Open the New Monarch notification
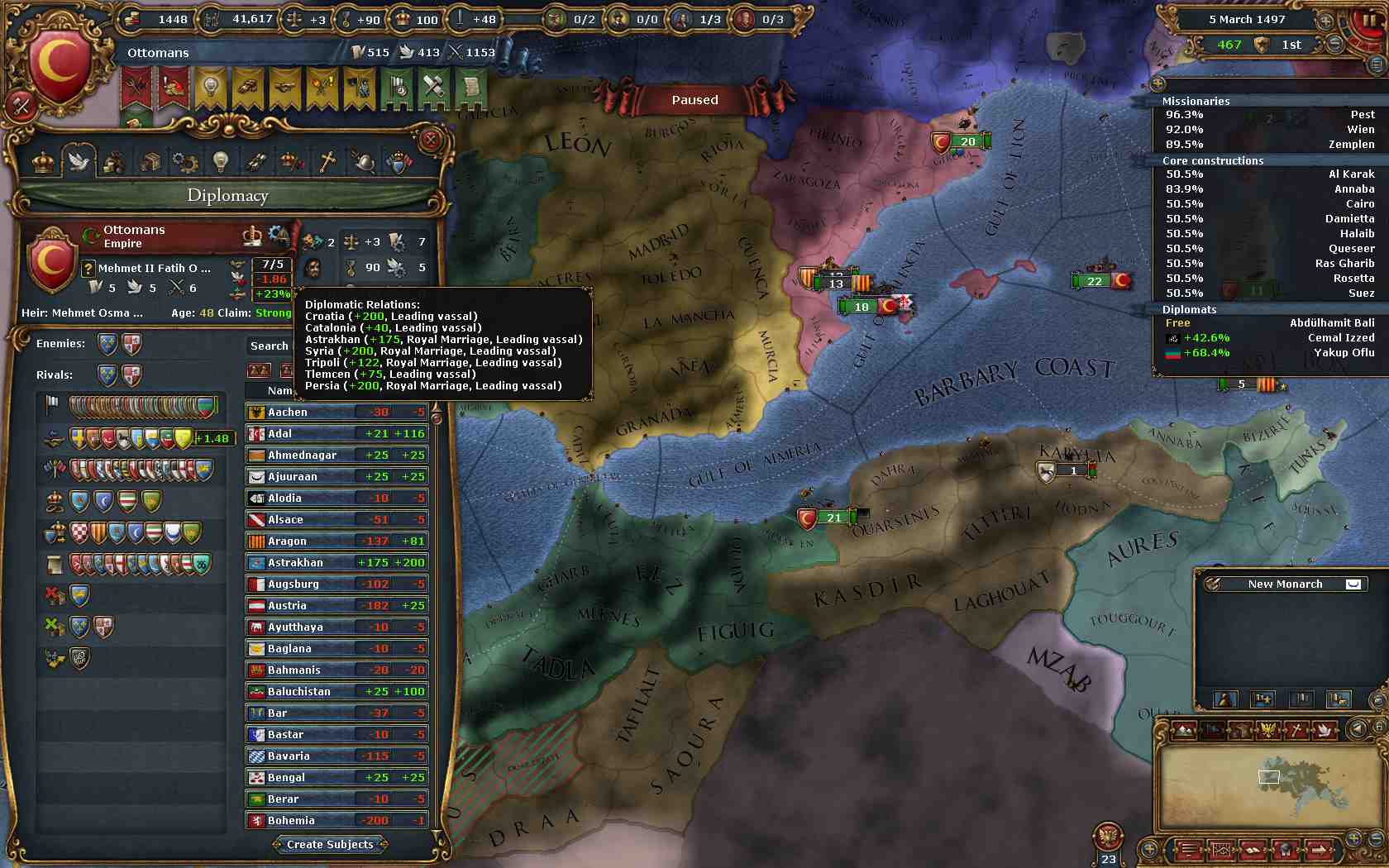 (x=1285, y=584)
